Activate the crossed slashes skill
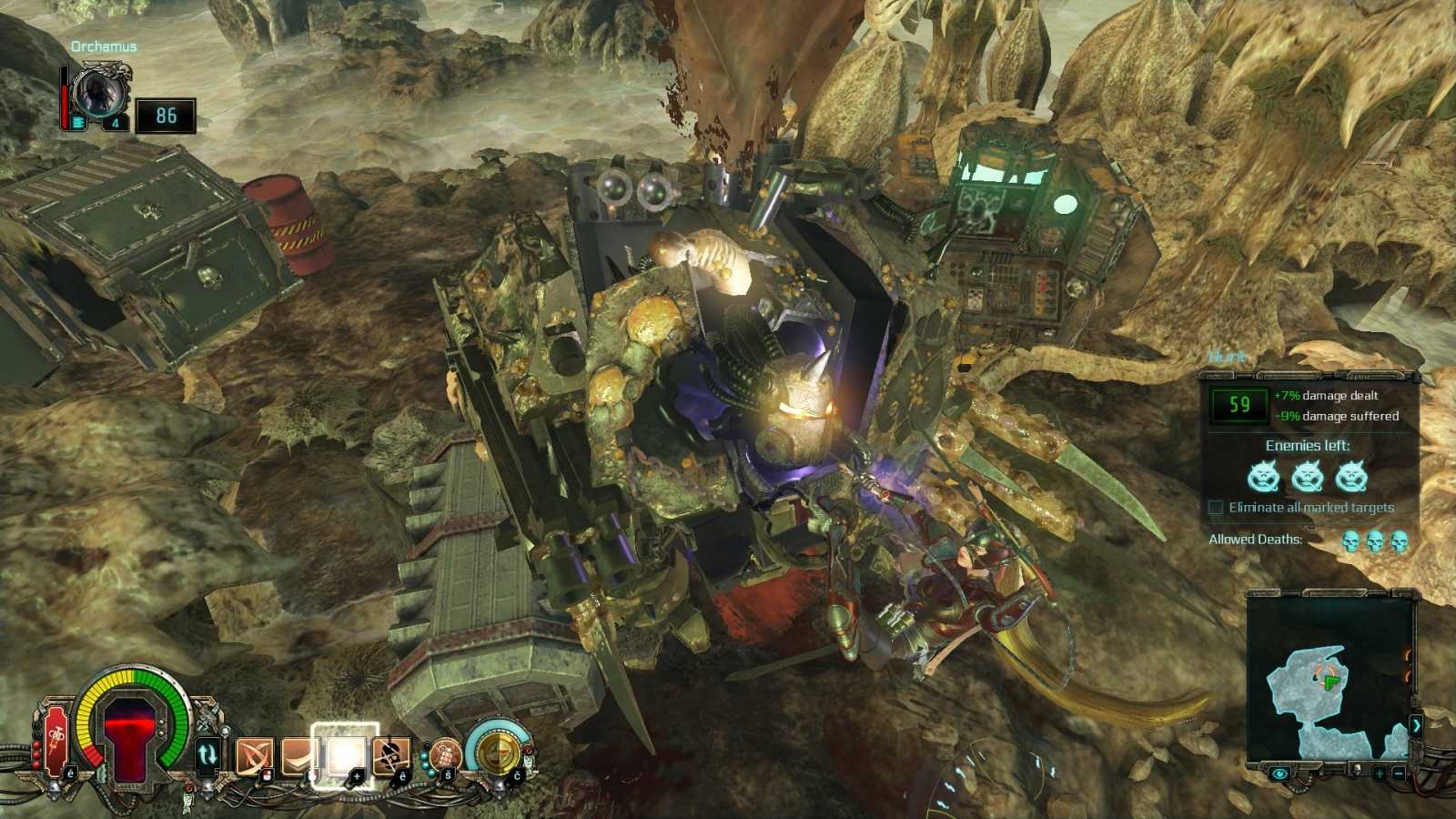Screen dimensions: 1456x819 (x=254, y=755)
